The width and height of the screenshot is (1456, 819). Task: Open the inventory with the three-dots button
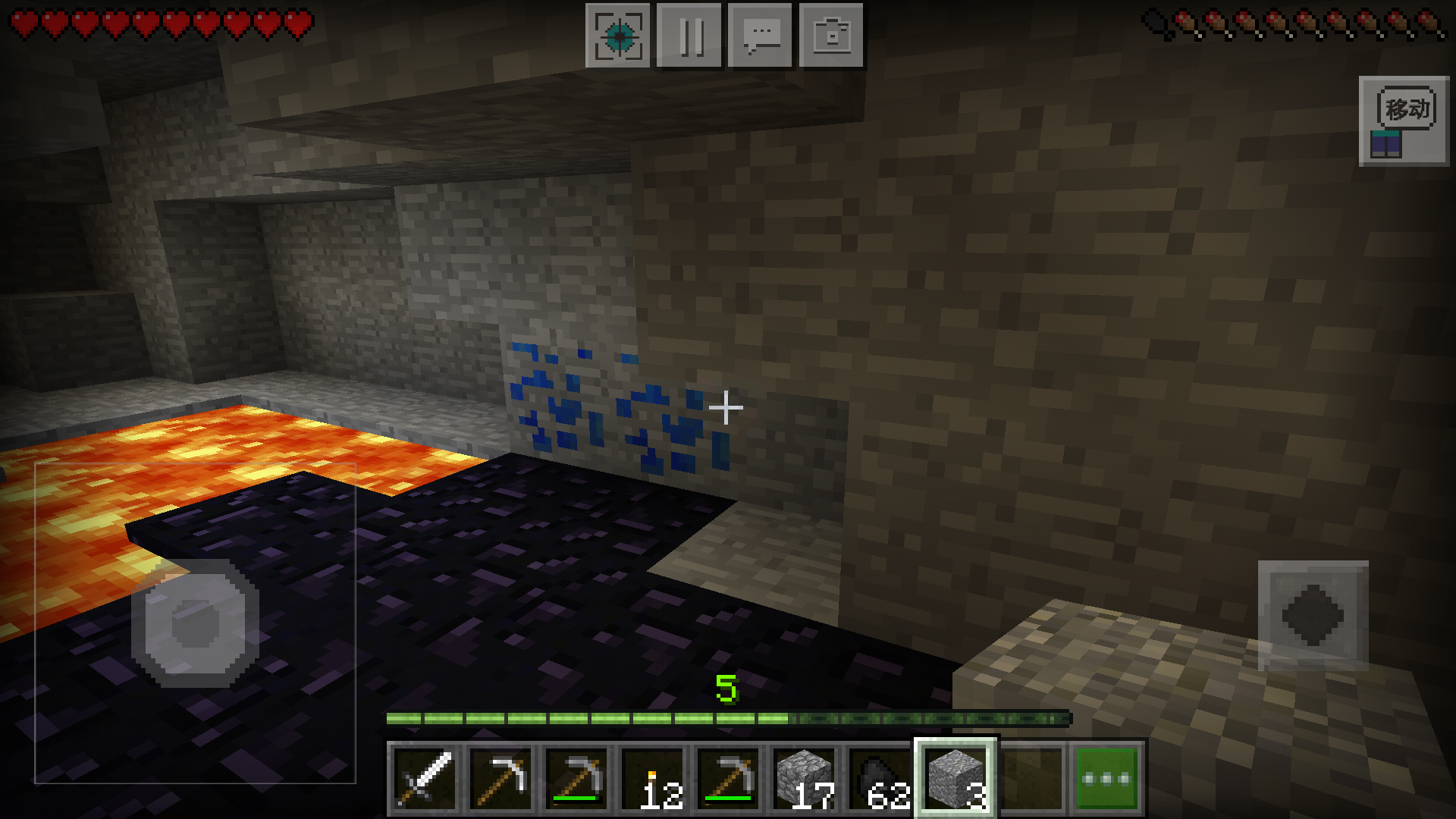pos(1106,779)
